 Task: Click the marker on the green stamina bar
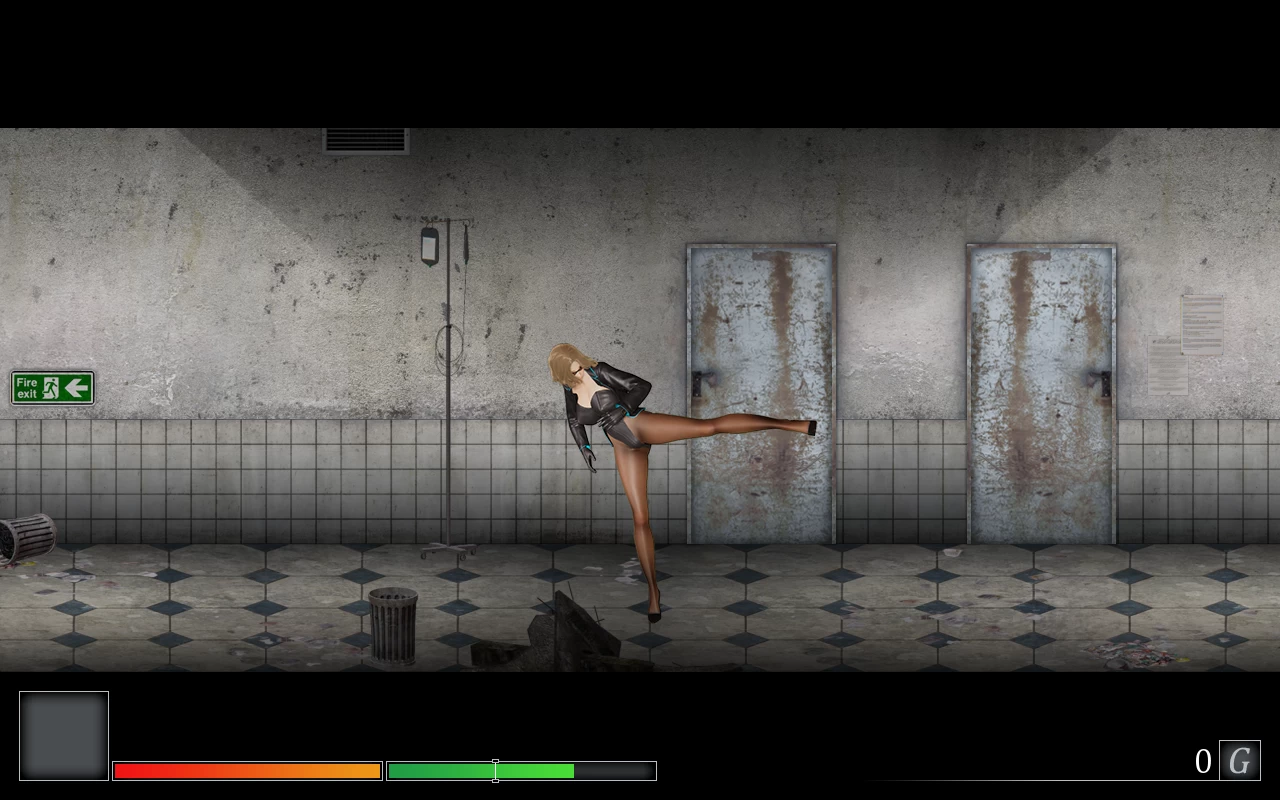(x=495, y=770)
